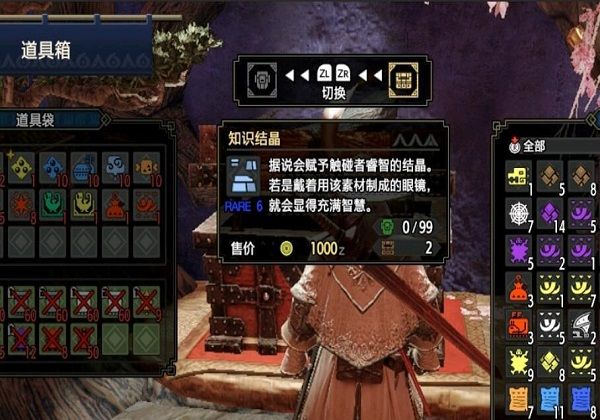Select the orange sack pouch item

(x=115, y=204)
